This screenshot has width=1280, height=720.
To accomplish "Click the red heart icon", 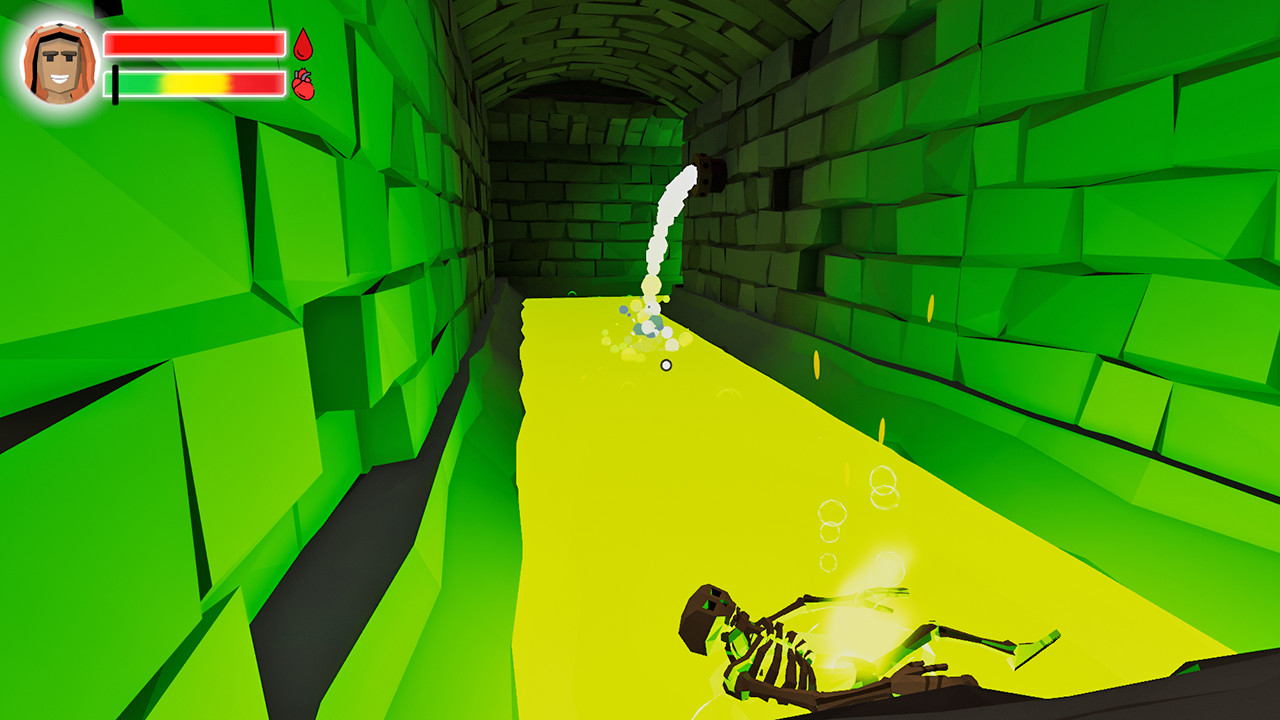I will tap(303, 85).
